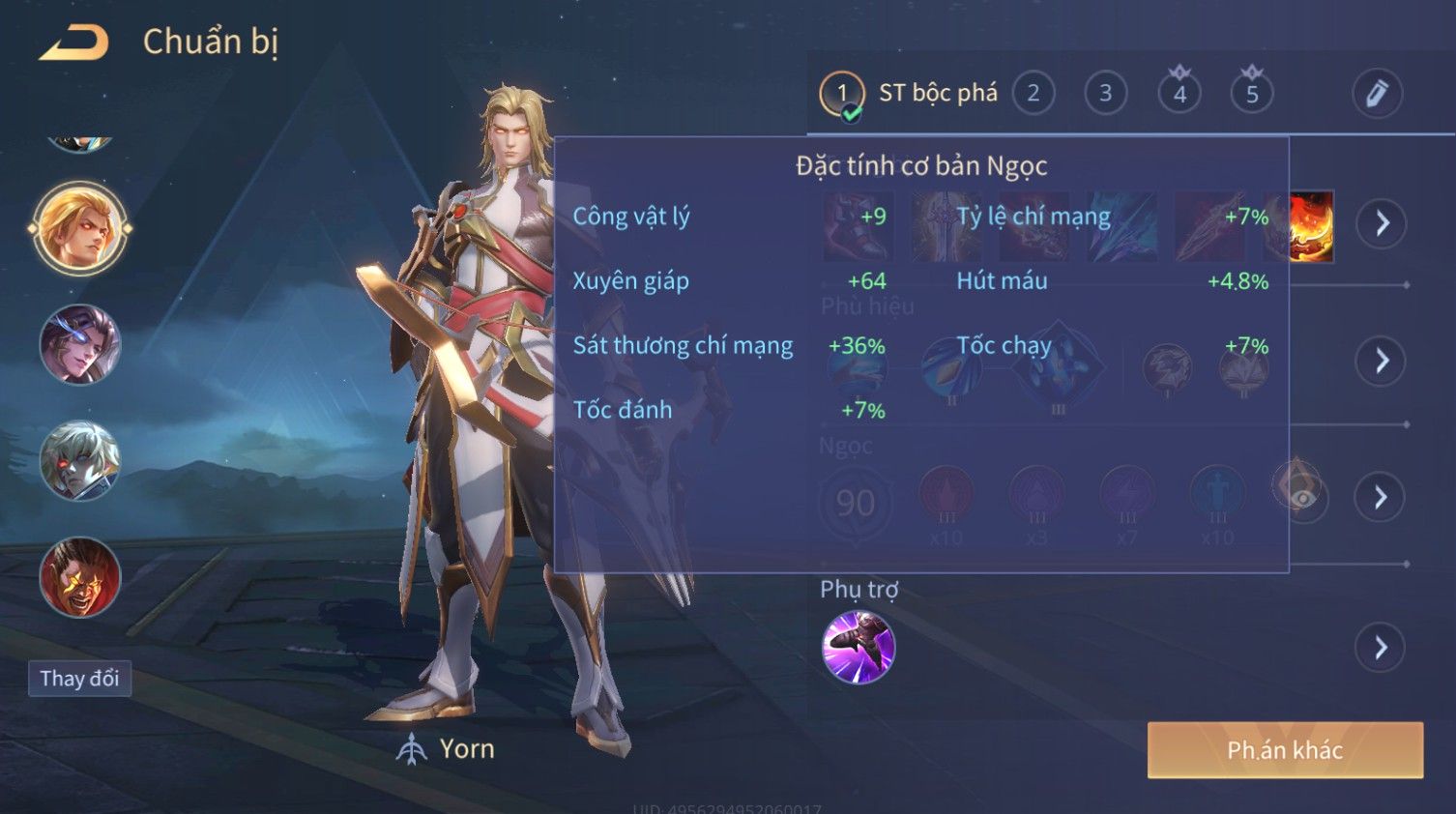Choose loadout preset 5

1252,94
